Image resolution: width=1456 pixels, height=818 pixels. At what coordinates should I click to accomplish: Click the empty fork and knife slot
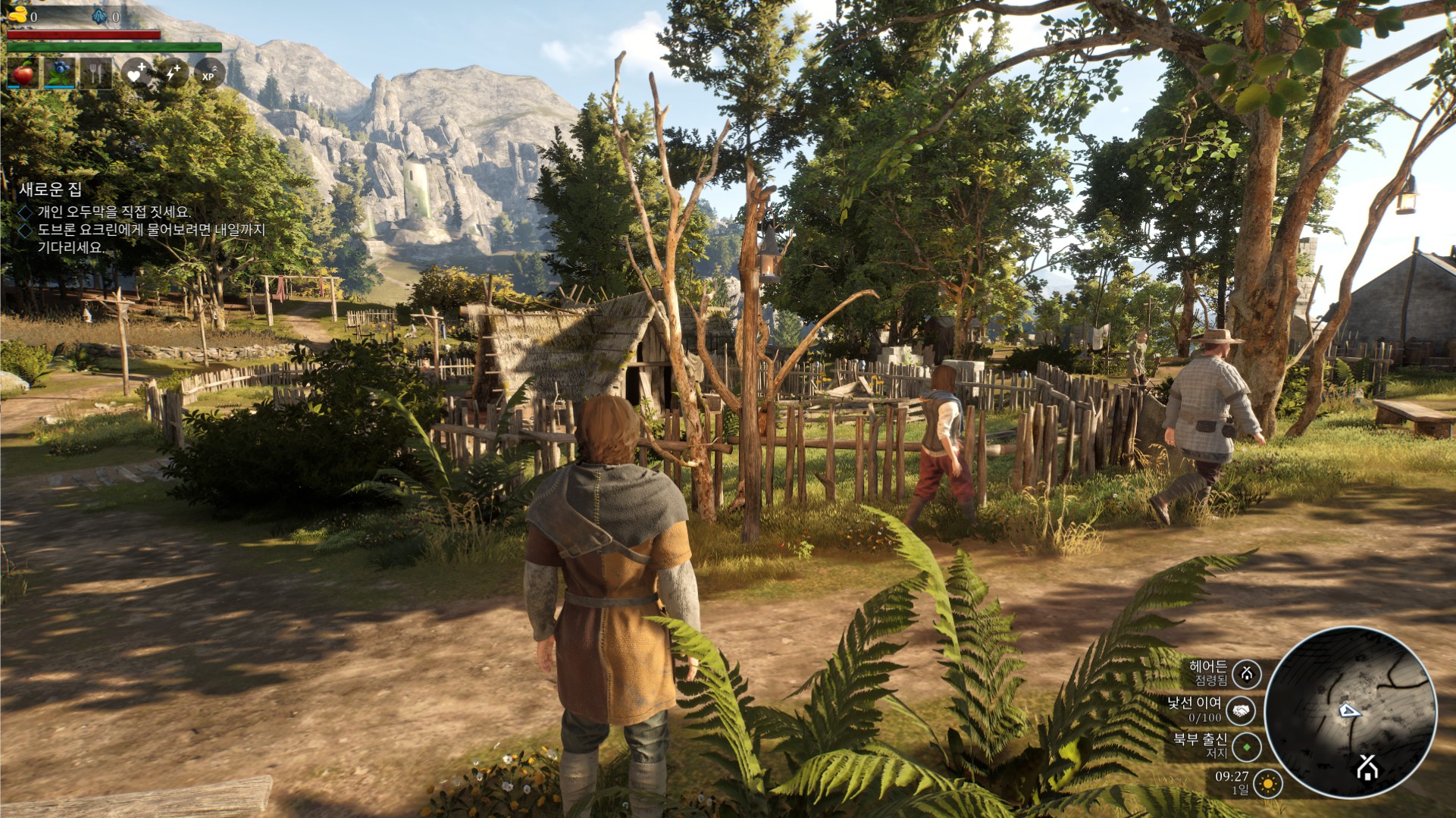(96, 74)
